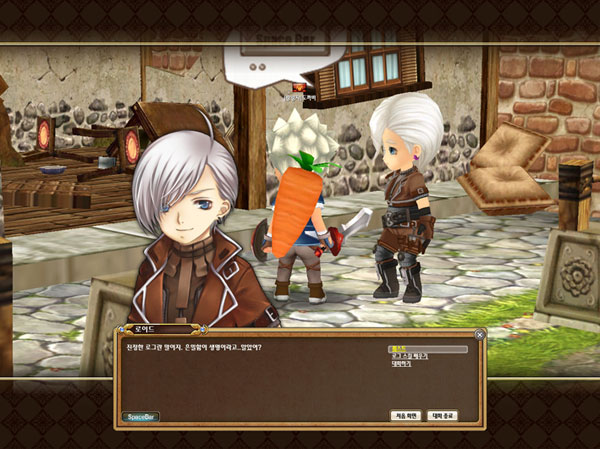Pick the third dialogue option 대화하기

click(x=403, y=364)
